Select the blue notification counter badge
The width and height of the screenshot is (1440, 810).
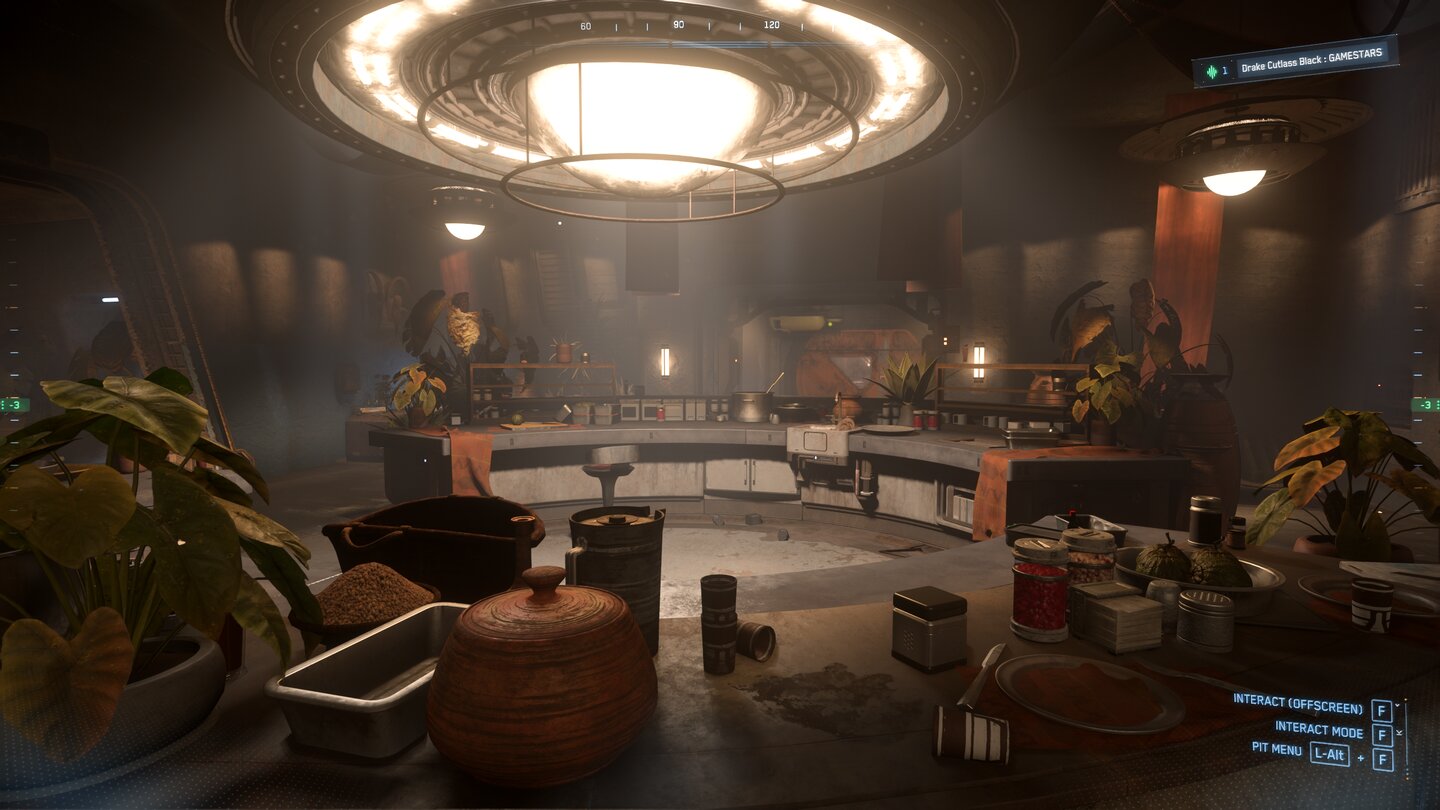pyautogui.click(x=1224, y=69)
